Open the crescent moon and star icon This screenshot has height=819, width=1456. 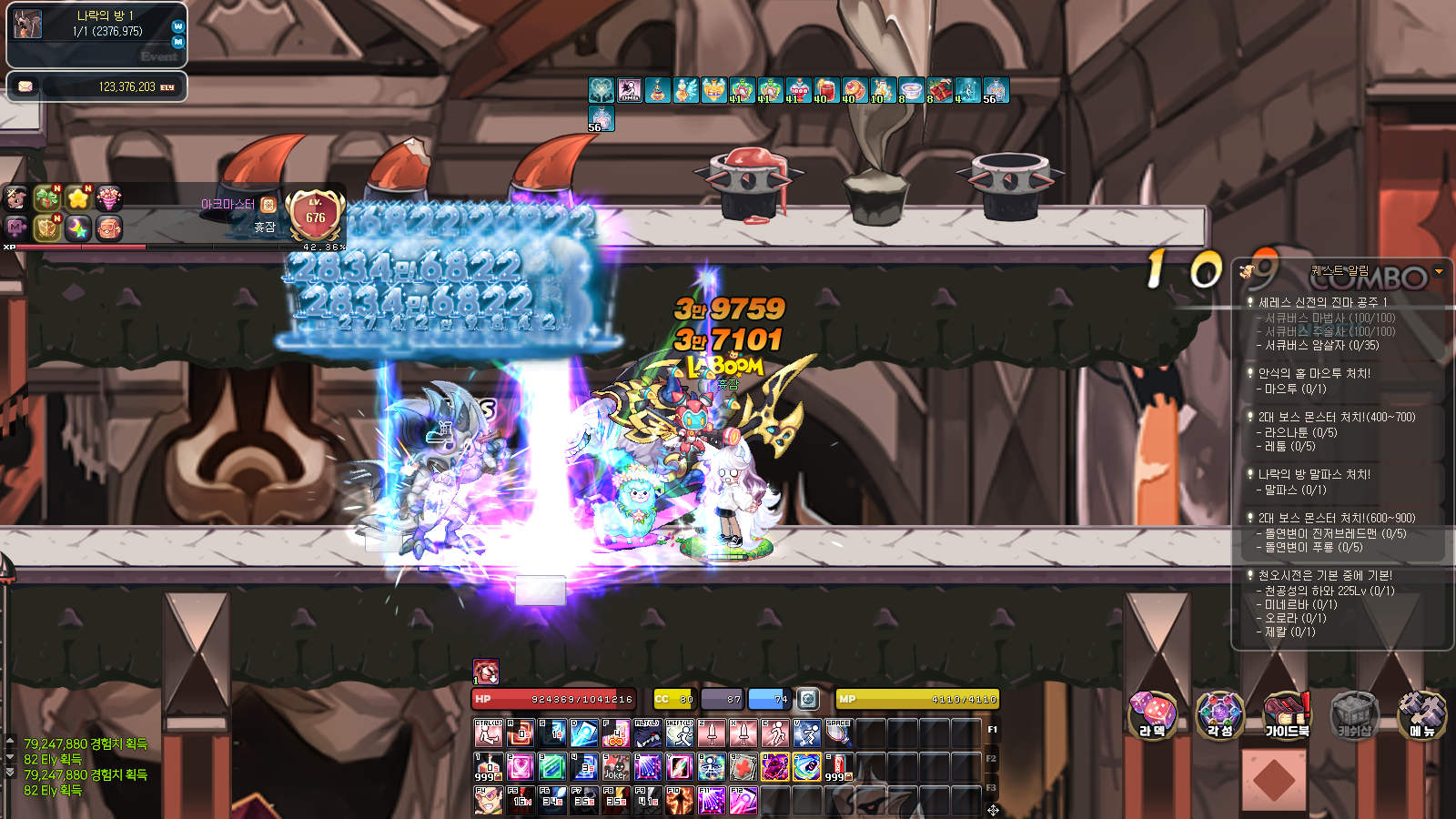[x=78, y=227]
